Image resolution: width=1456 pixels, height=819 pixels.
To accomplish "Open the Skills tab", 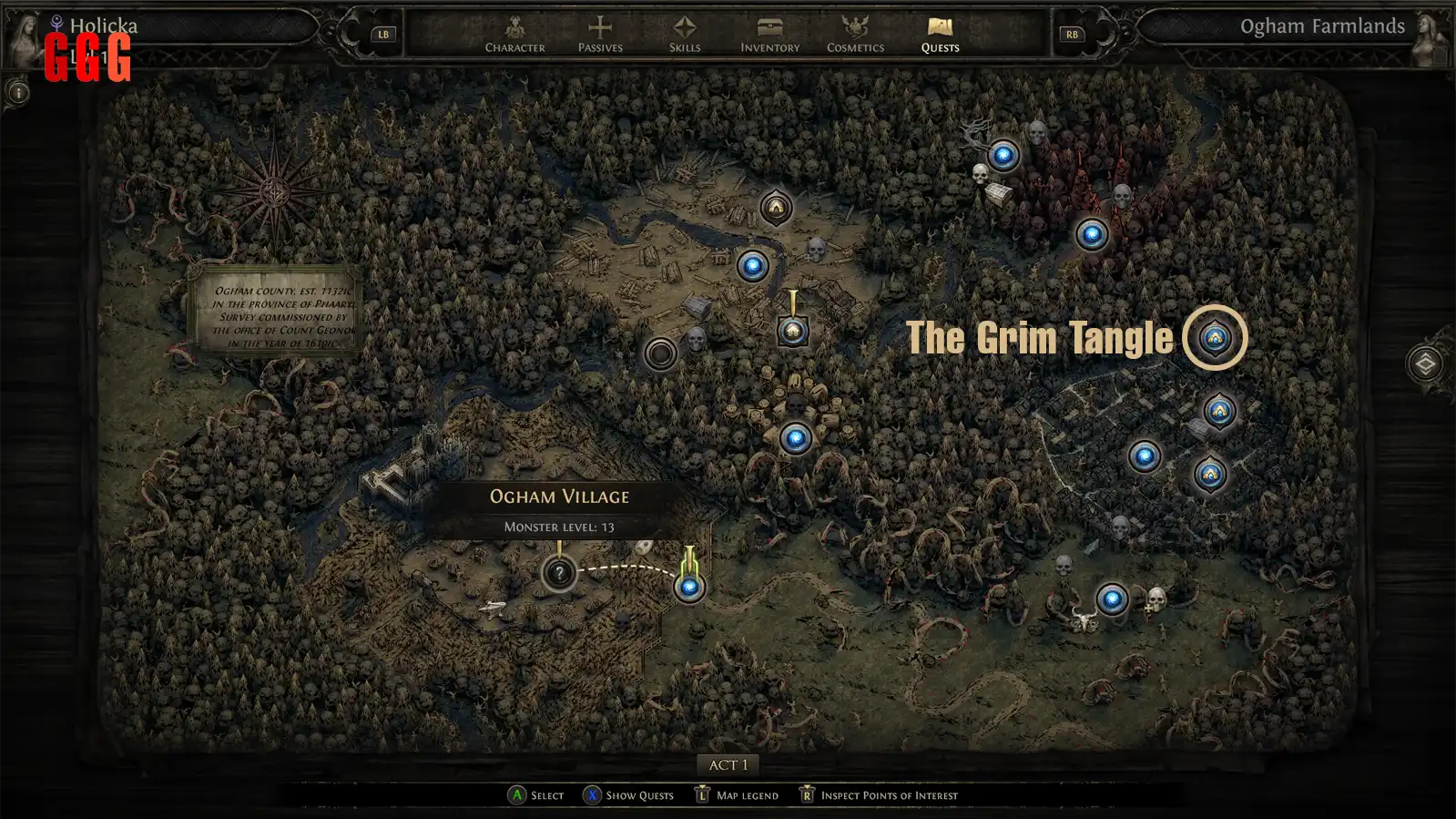I will [x=685, y=35].
